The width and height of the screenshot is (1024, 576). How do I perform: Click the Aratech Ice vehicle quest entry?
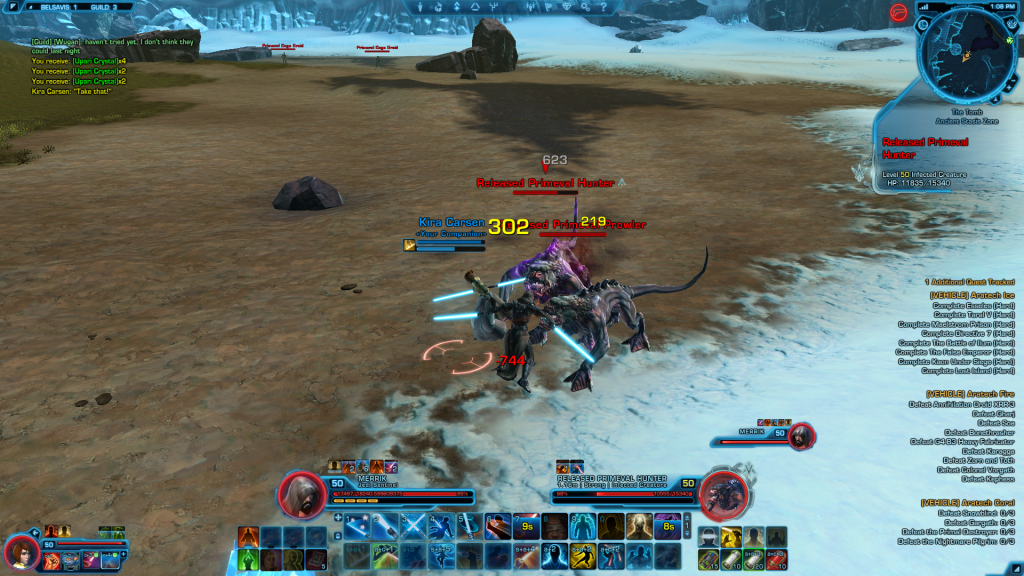click(x=970, y=295)
